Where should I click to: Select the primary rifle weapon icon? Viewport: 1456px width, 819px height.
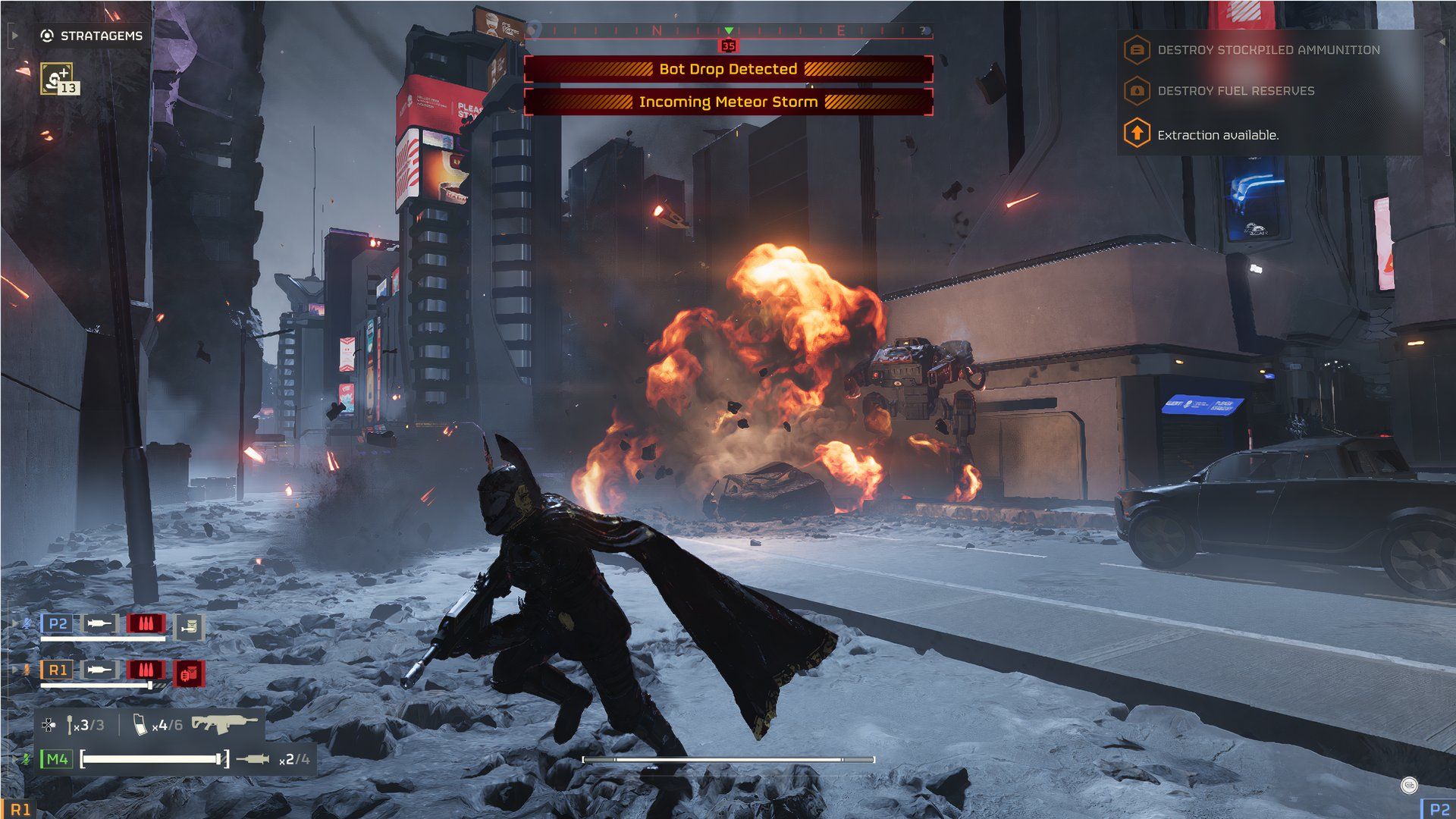coord(224,723)
